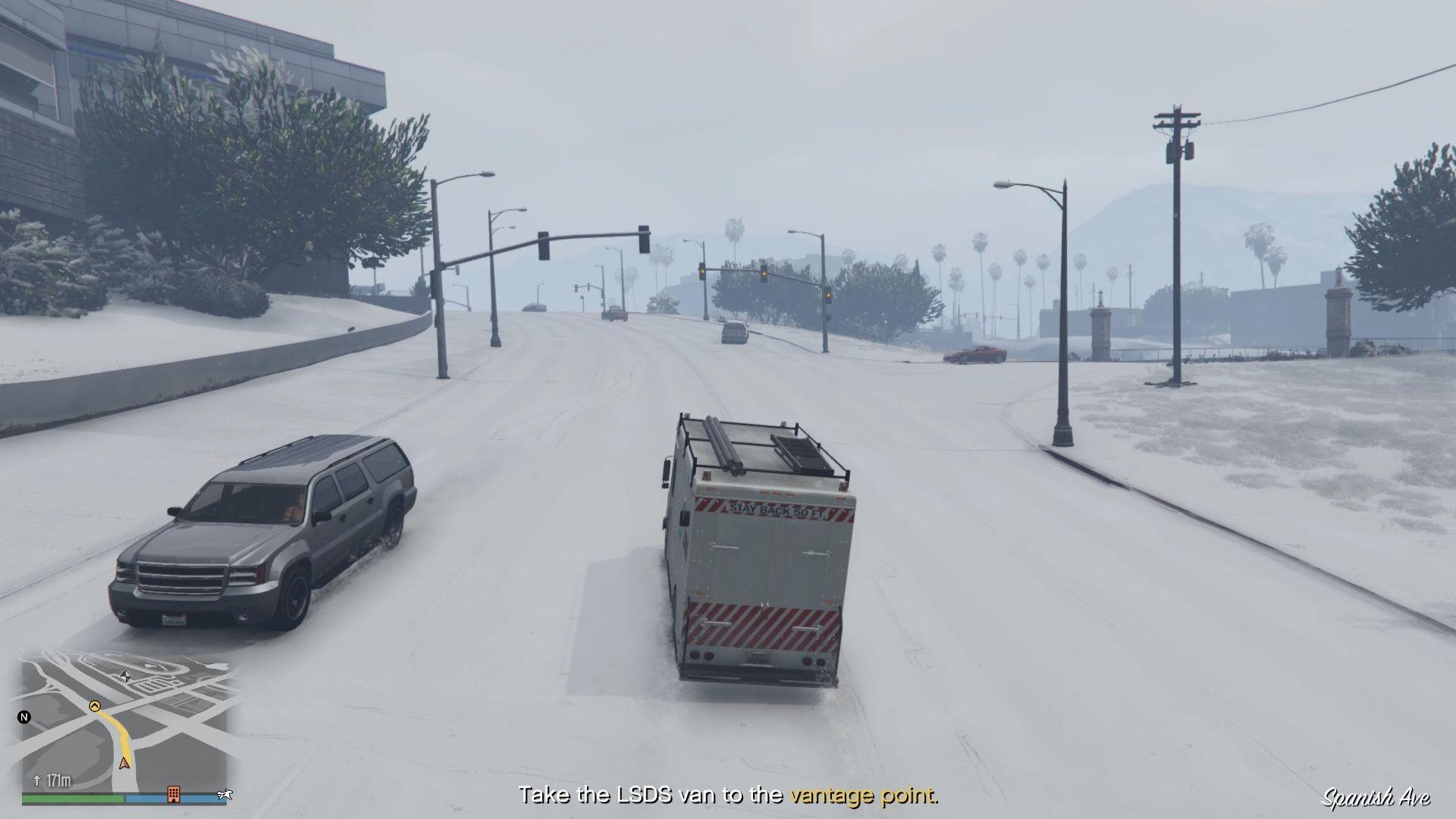
Task: Select the parachute icon beside armor bar
Action: click(225, 793)
